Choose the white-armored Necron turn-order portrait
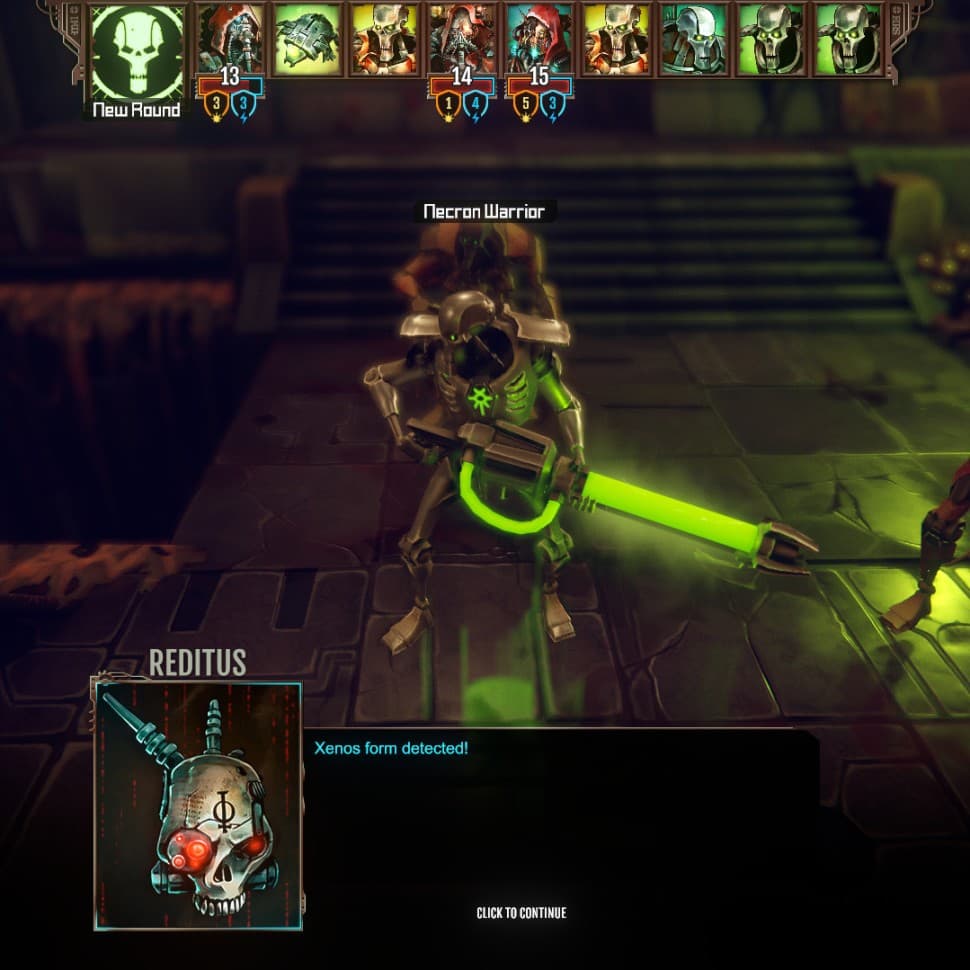 pyautogui.click(x=694, y=40)
